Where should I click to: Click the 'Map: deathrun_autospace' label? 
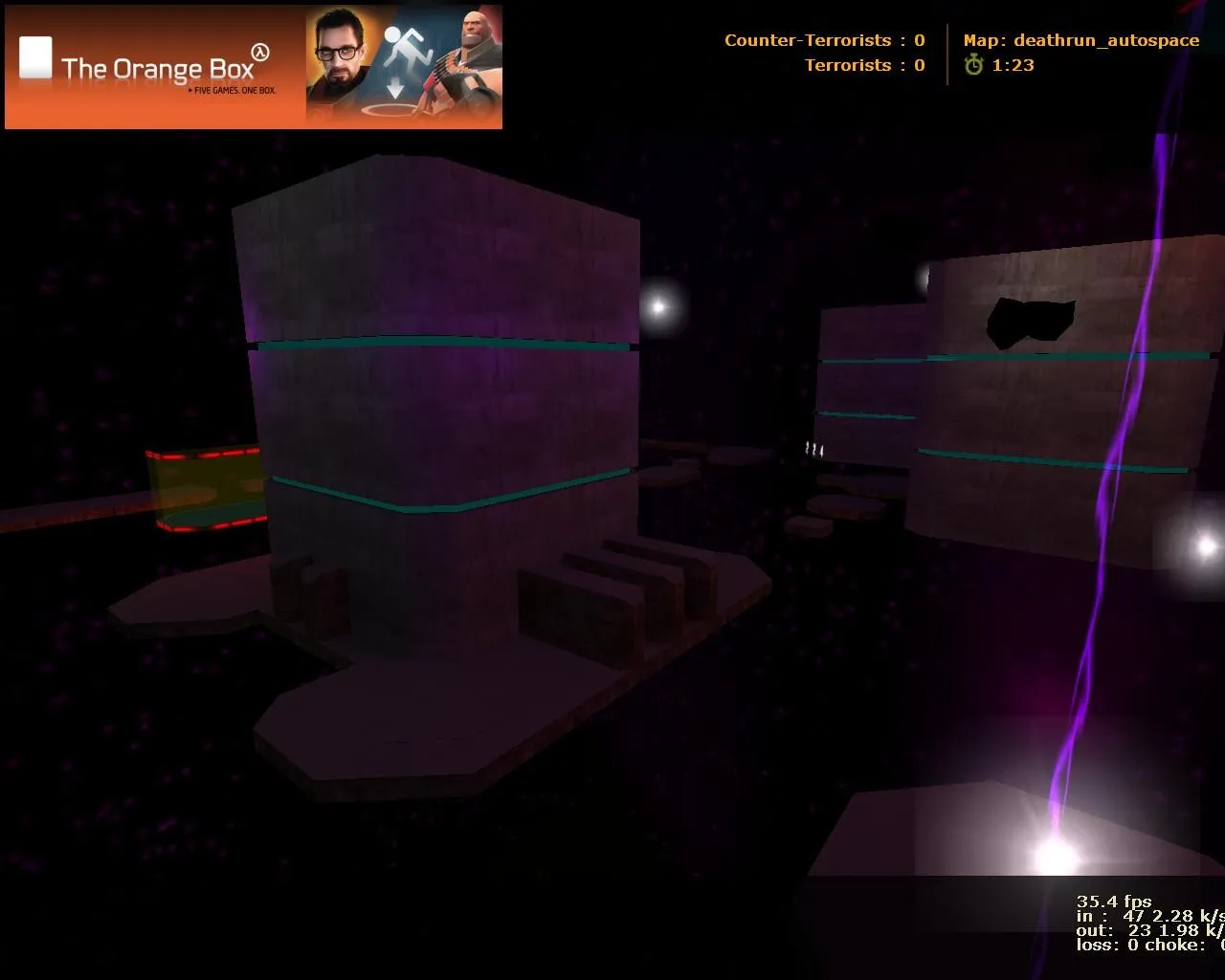point(1080,40)
